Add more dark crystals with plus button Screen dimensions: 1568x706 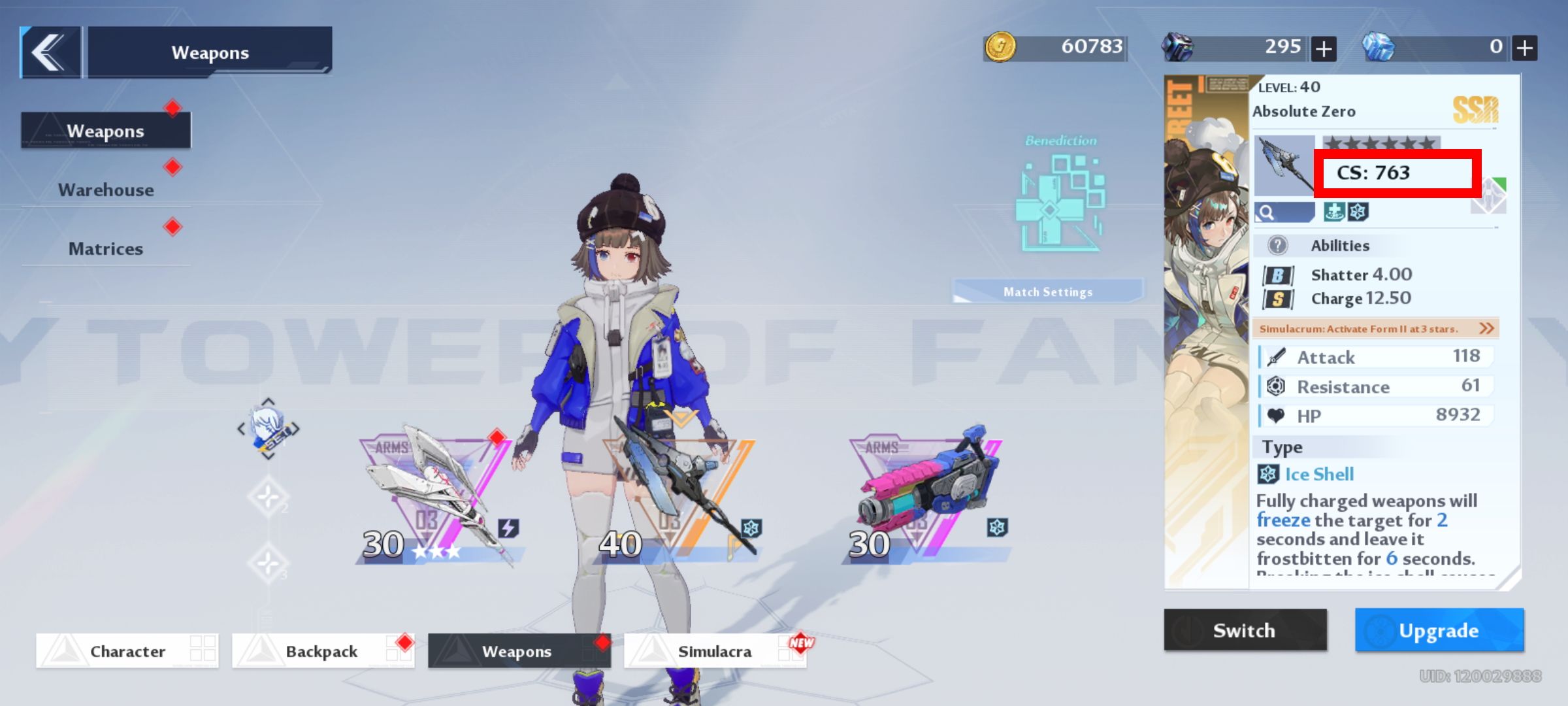pyautogui.click(x=1324, y=48)
